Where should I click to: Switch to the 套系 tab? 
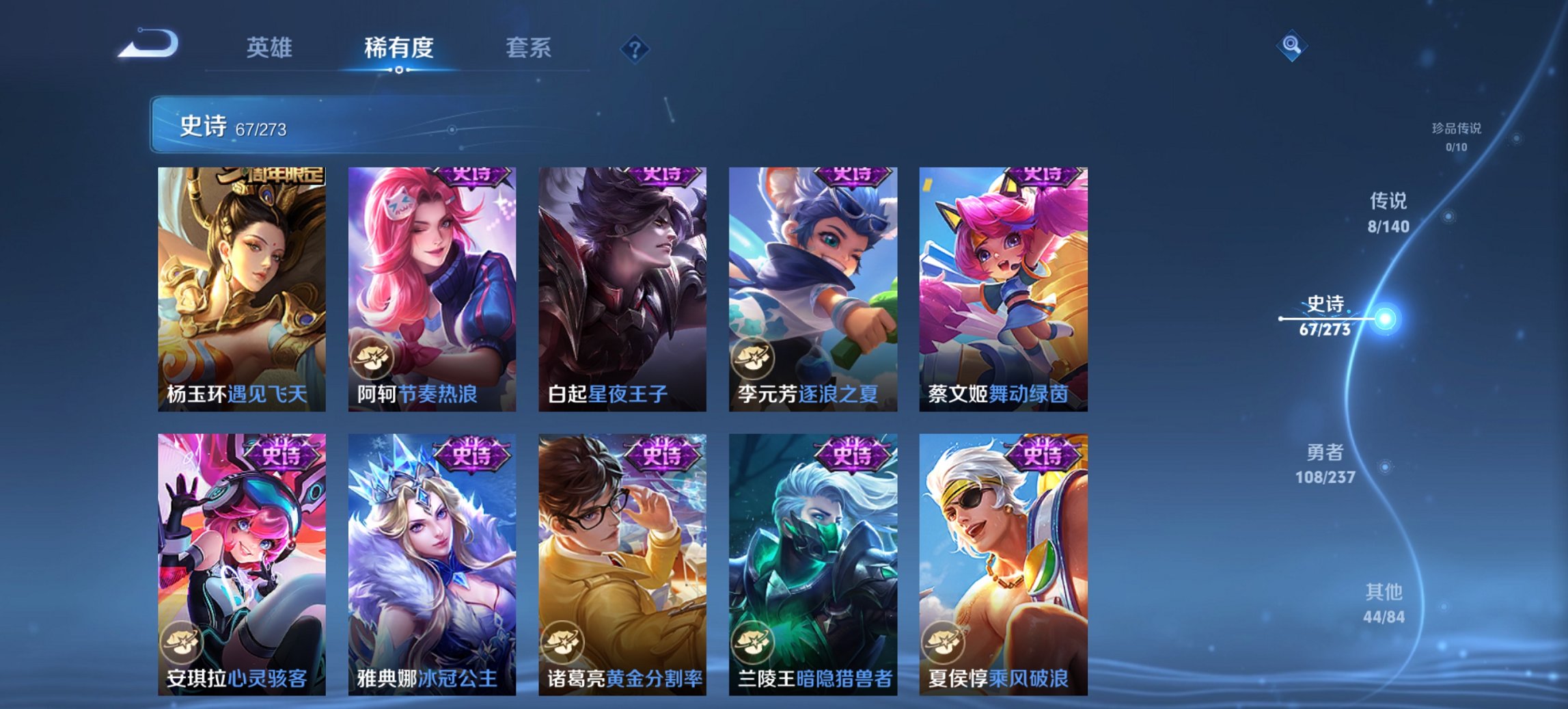coord(529,49)
